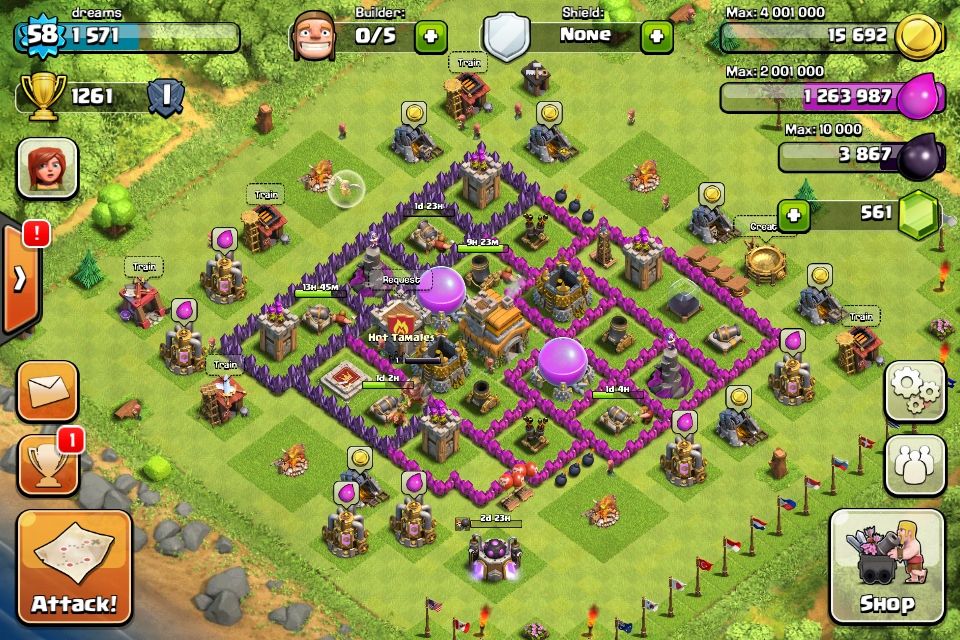
Task: Open the Shop
Action: pos(887,566)
